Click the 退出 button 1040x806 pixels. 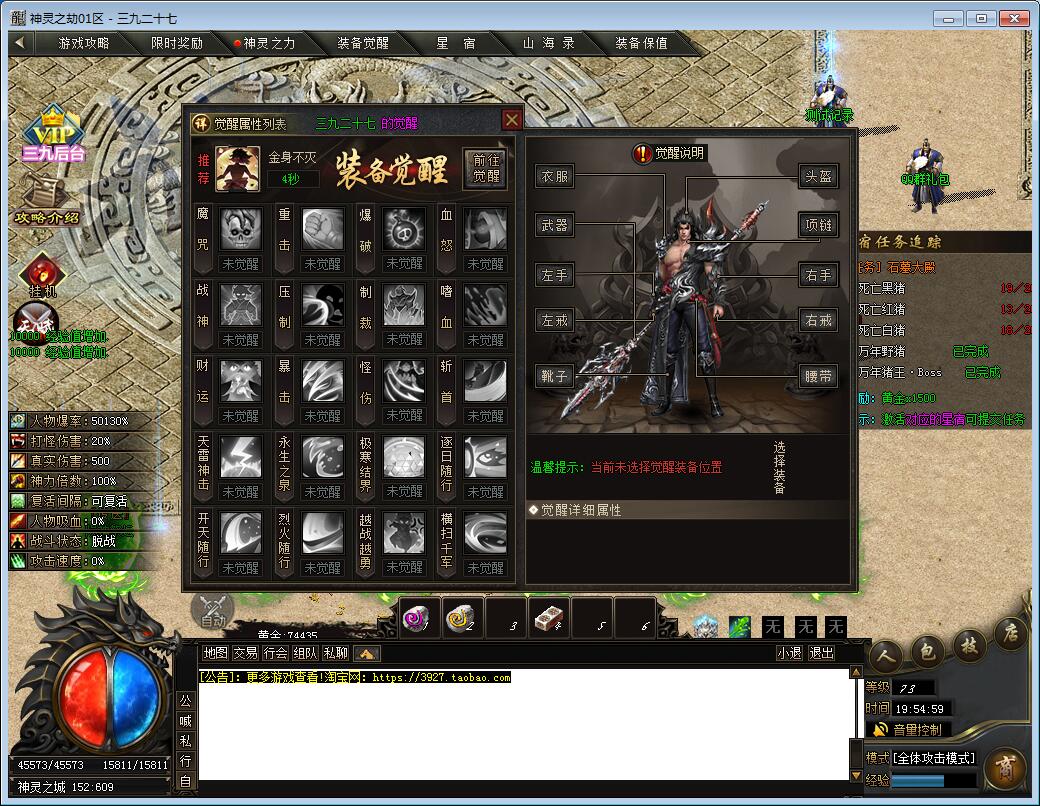pyautogui.click(x=821, y=653)
